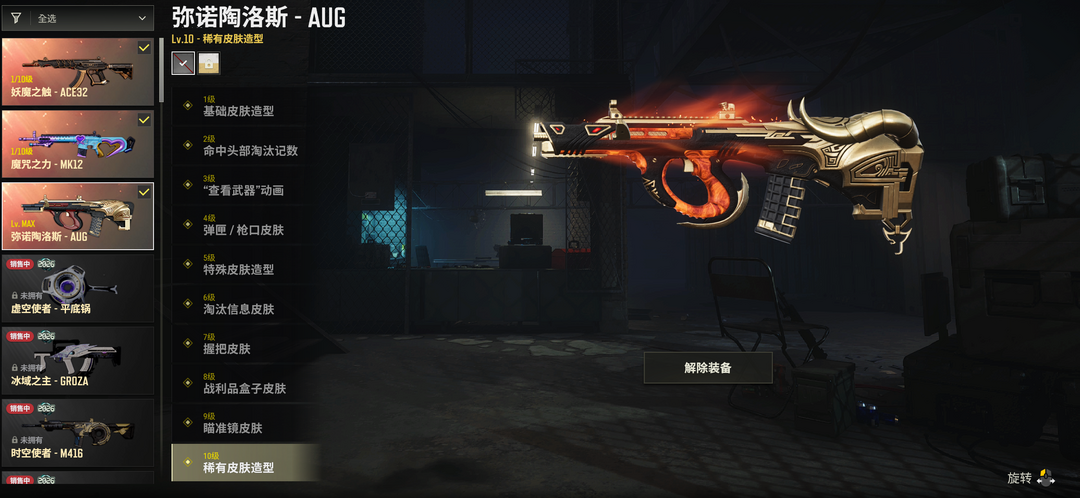
Task: Pick the 虚空使者 - 平底锅 skin
Action: (78, 288)
